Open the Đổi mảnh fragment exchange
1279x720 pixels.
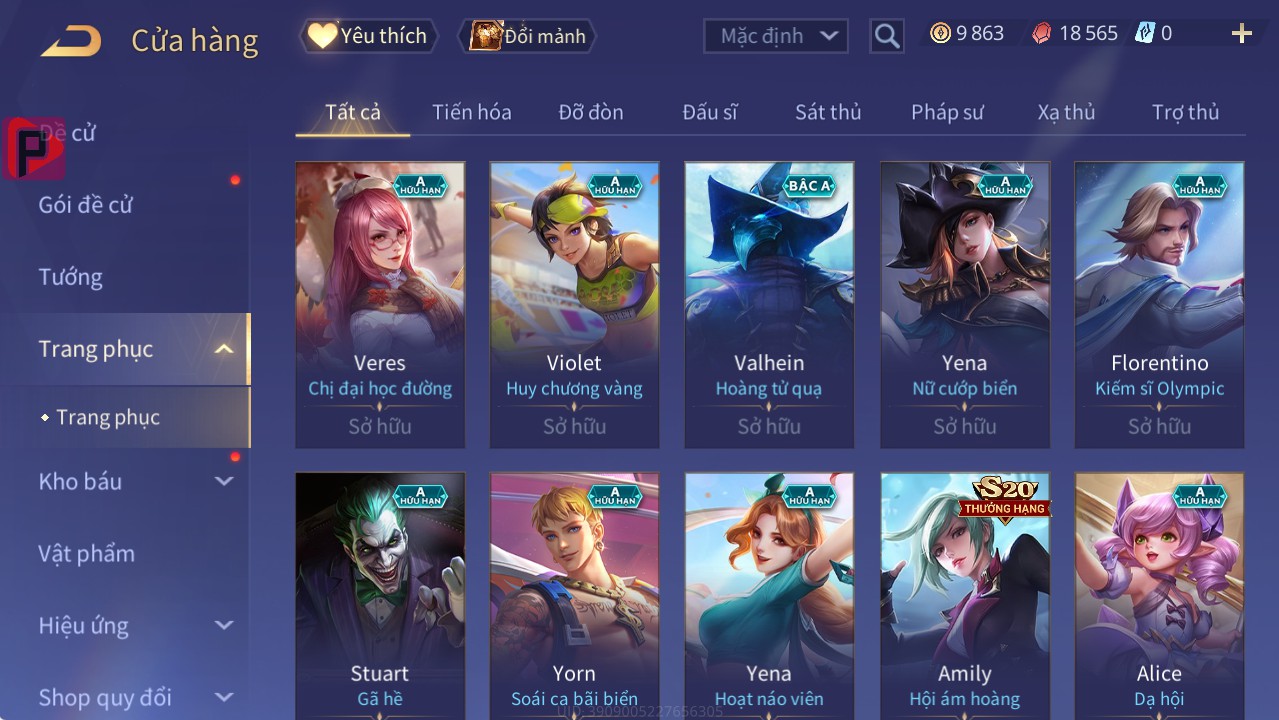click(x=528, y=36)
